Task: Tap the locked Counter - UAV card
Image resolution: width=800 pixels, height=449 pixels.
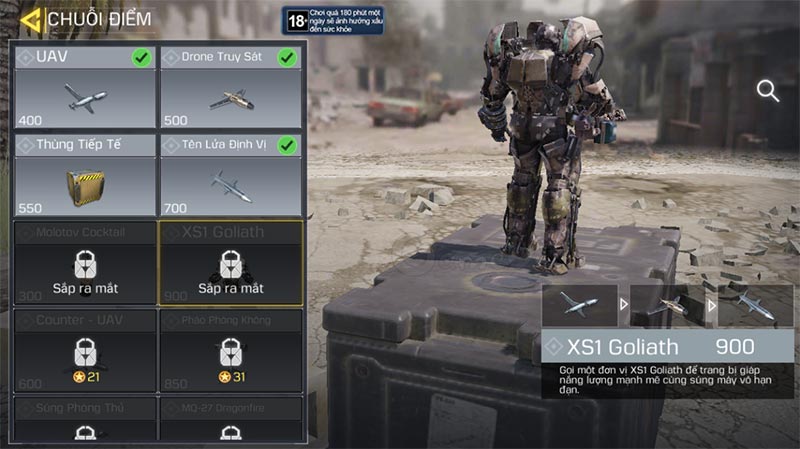Action: (84, 350)
